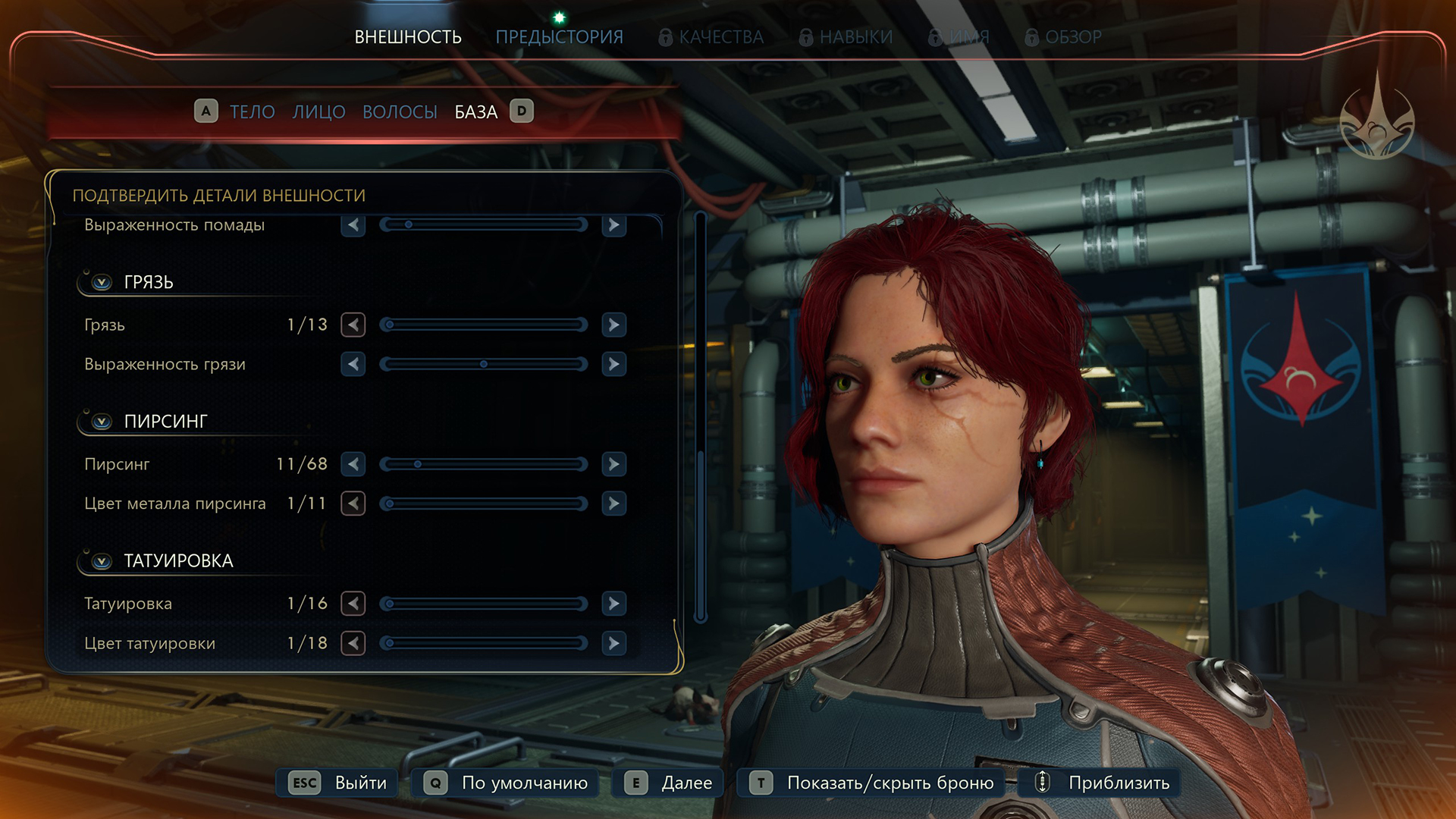1456x819 pixels.
Task: Click the Пирсинг left arrow
Action: point(353,464)
